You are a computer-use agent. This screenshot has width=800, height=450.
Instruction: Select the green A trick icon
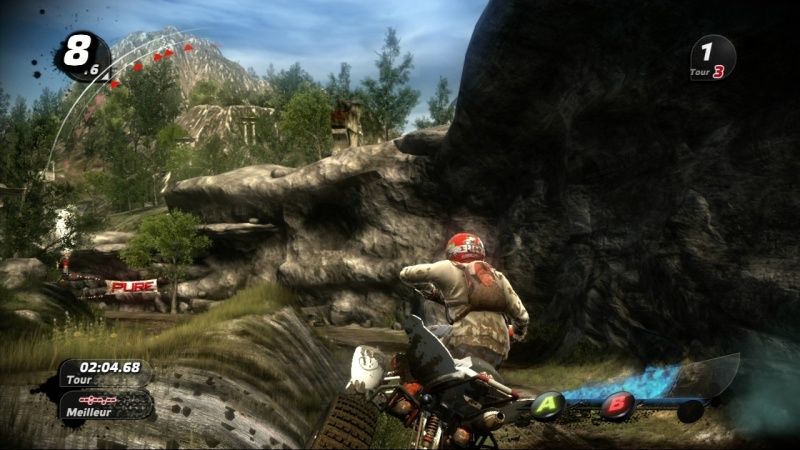547,405
